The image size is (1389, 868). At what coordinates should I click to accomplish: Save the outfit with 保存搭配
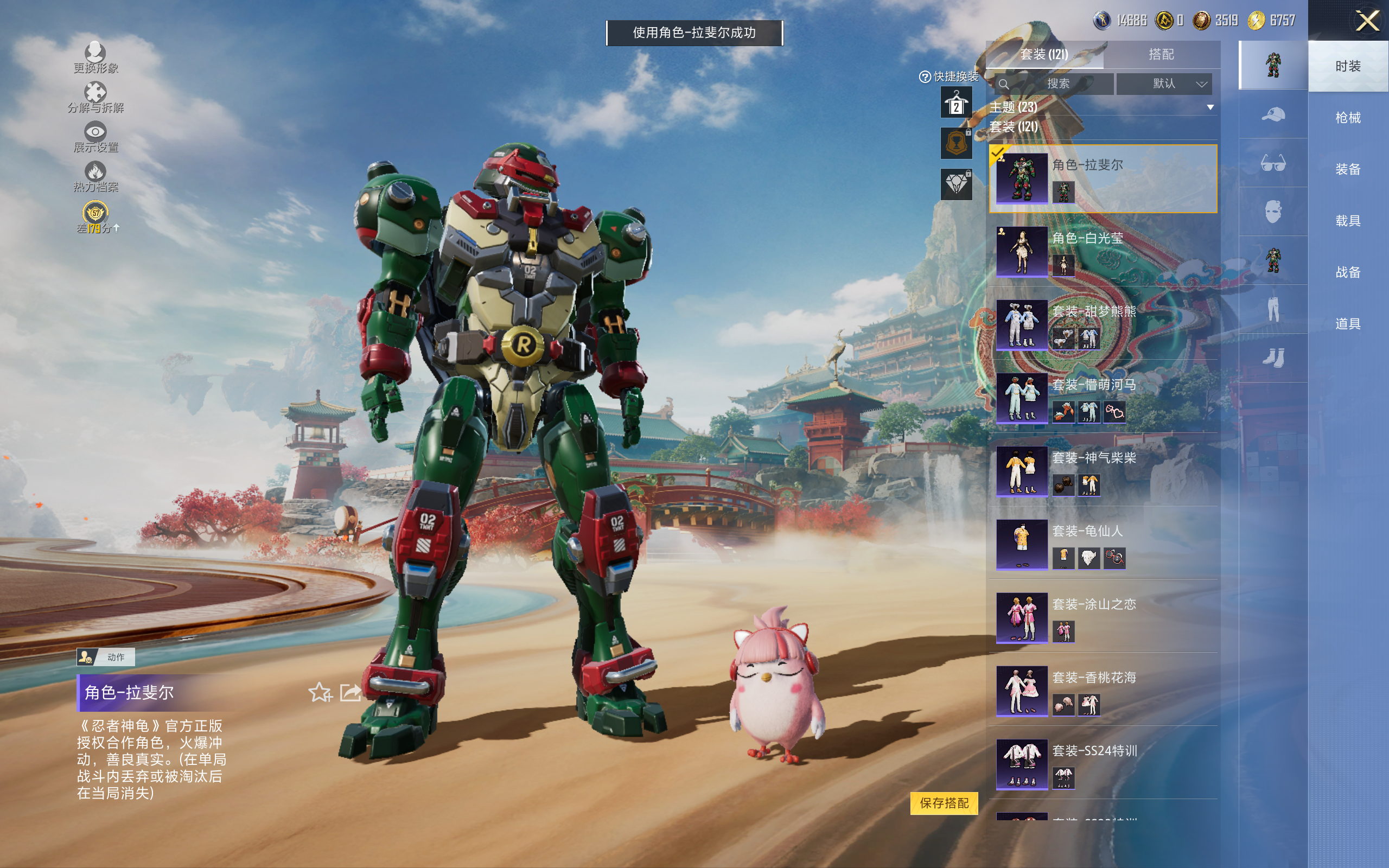pyautogui.click(x=944, y=802)
